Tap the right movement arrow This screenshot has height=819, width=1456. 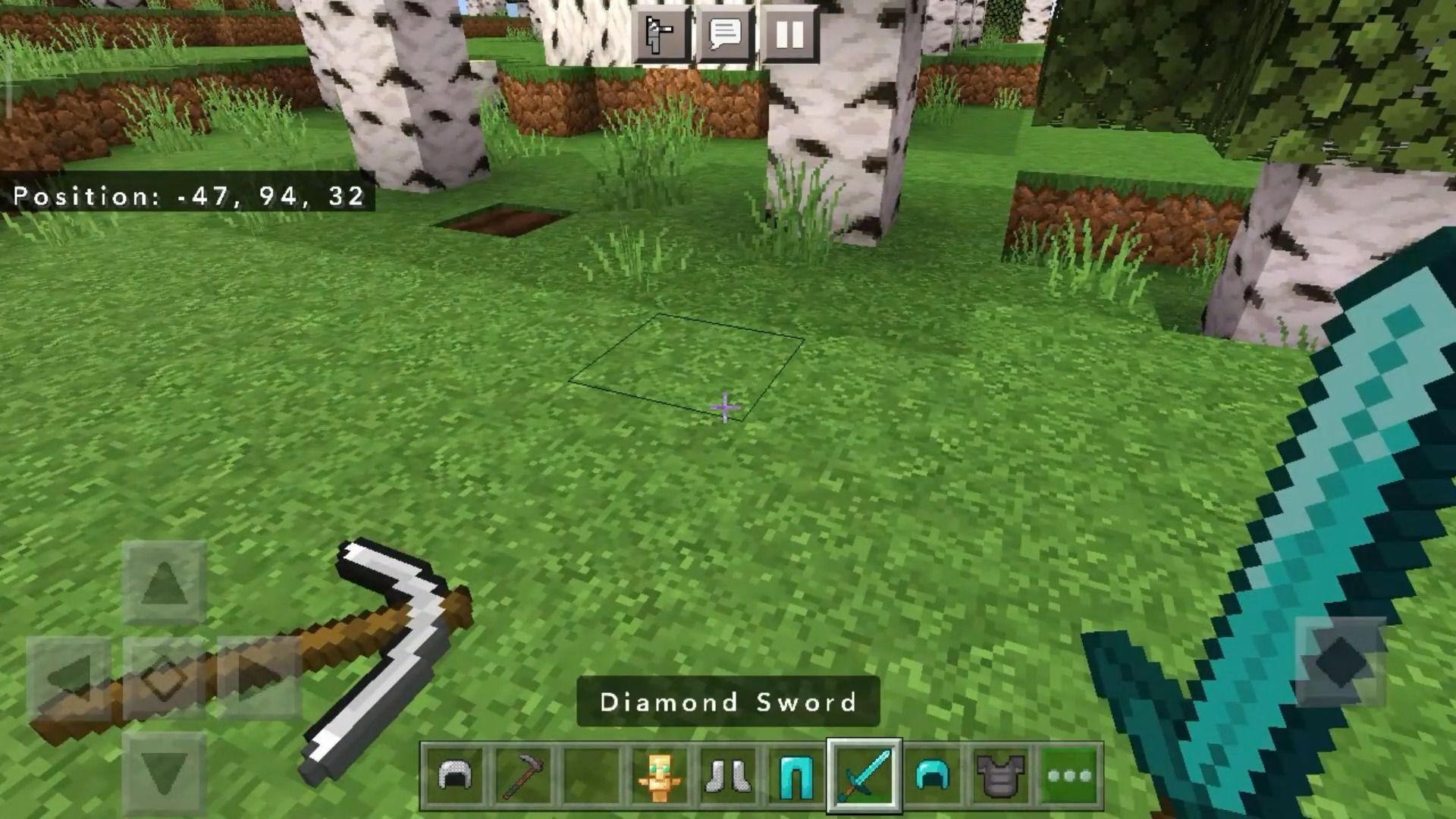(259, 677)
